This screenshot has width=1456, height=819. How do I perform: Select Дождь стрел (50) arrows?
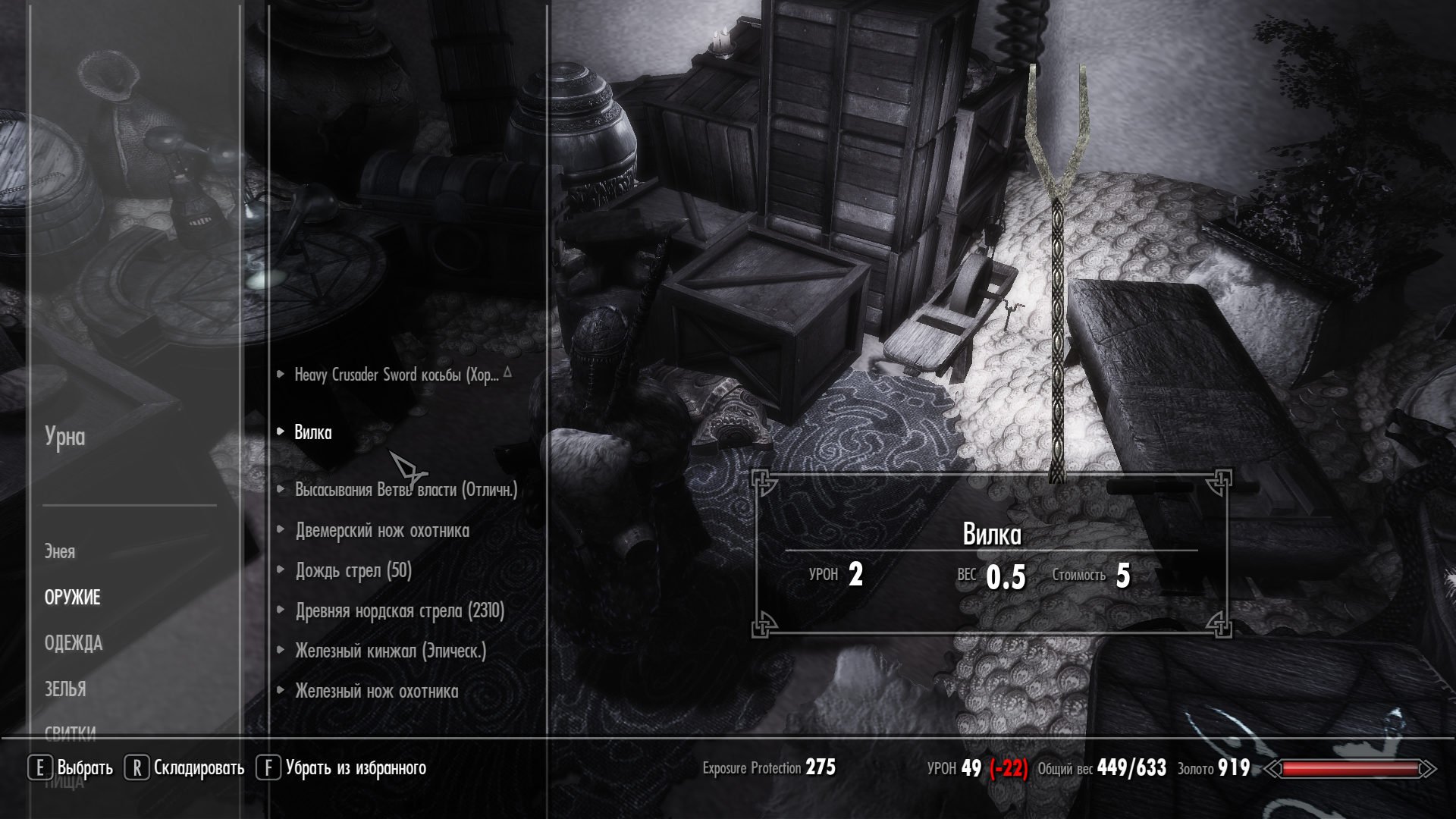pos(353,571)
